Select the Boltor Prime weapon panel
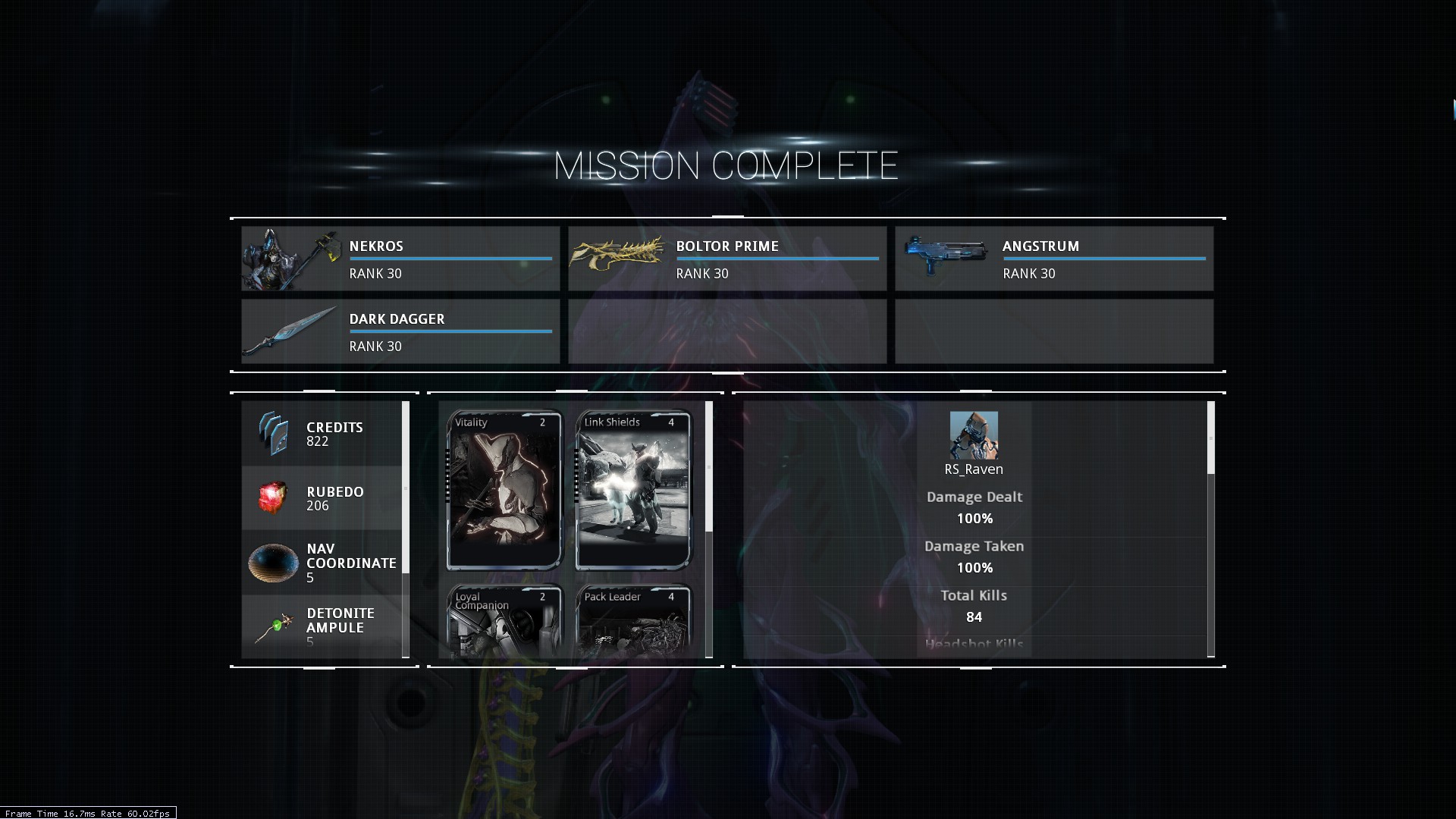Image resolution: width=1456 pixels, height=819 pixels. coord(726,259)
